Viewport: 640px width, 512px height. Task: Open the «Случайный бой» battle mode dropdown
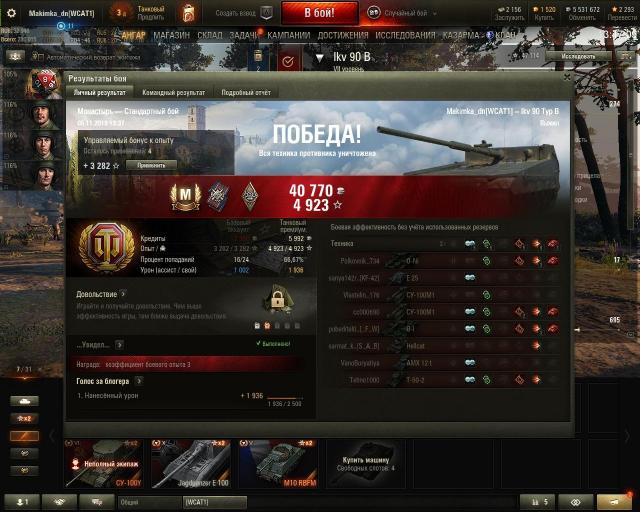405,13
